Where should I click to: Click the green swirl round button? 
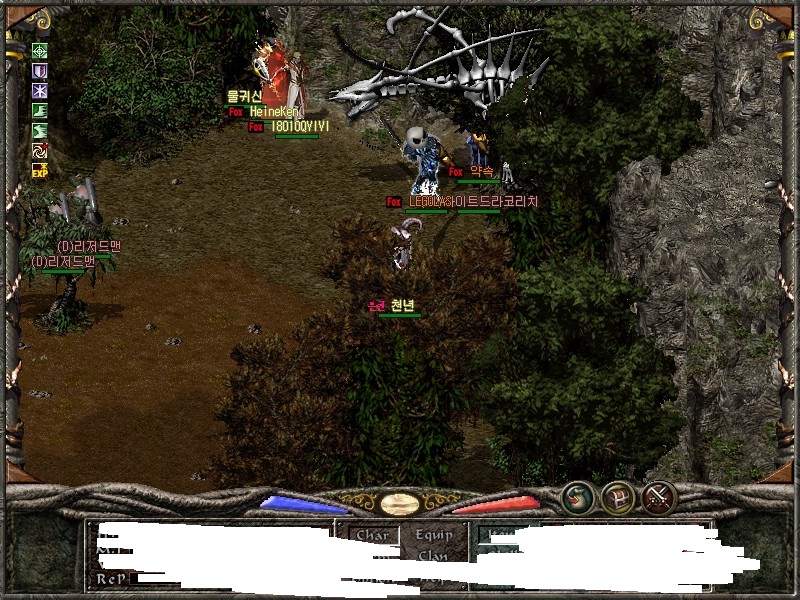(x=577, y=497)
